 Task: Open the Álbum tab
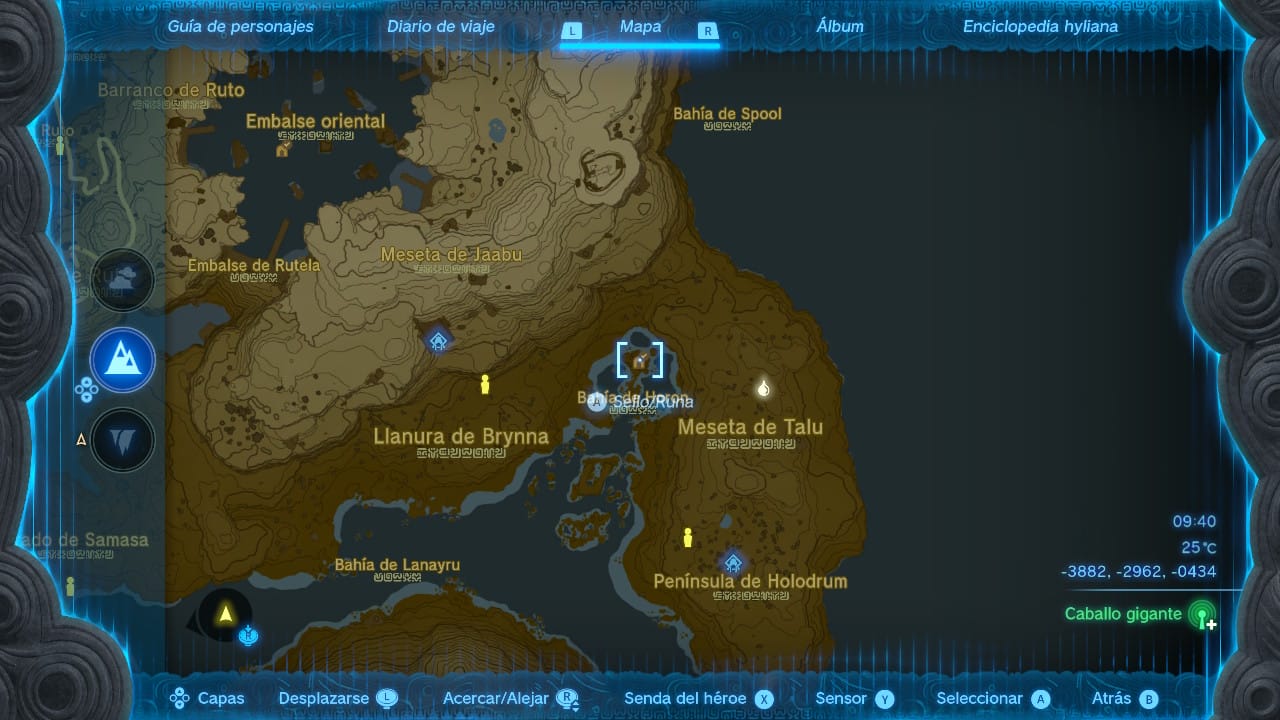tap(840, 27)
